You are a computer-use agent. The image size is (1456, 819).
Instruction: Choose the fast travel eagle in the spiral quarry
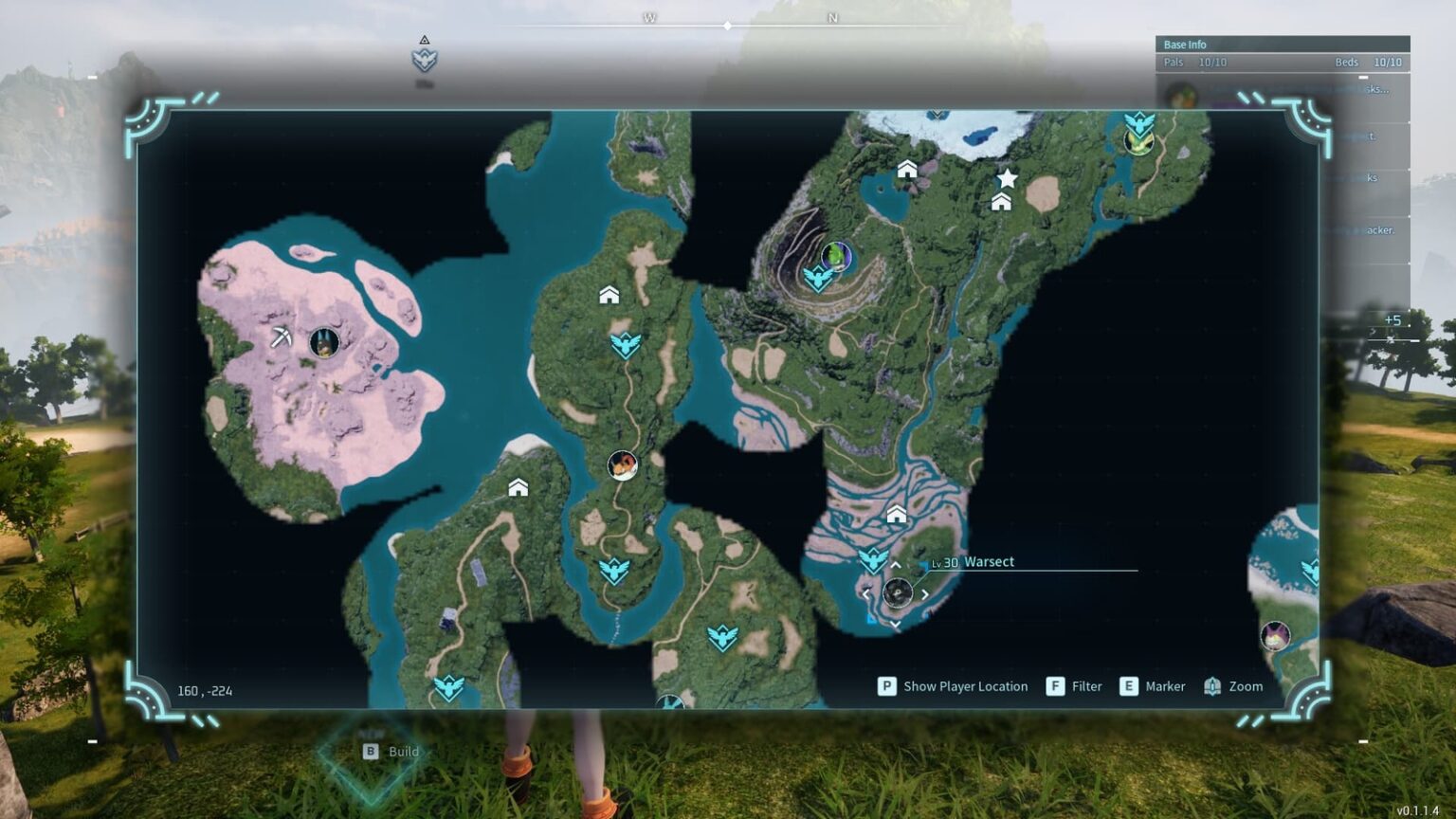point(817,279)
